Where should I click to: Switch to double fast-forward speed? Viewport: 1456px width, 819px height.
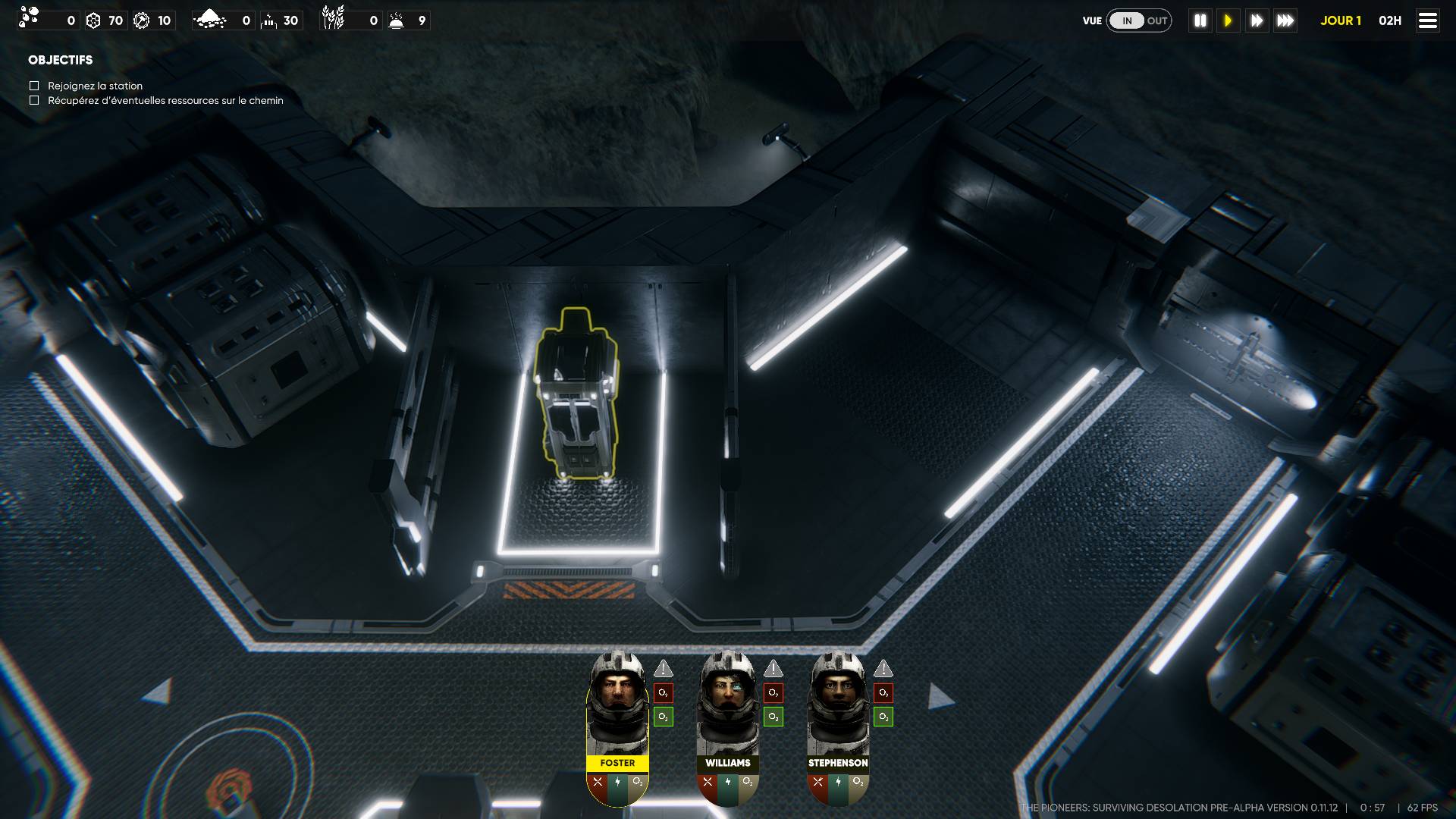[x=1257, y=20]
